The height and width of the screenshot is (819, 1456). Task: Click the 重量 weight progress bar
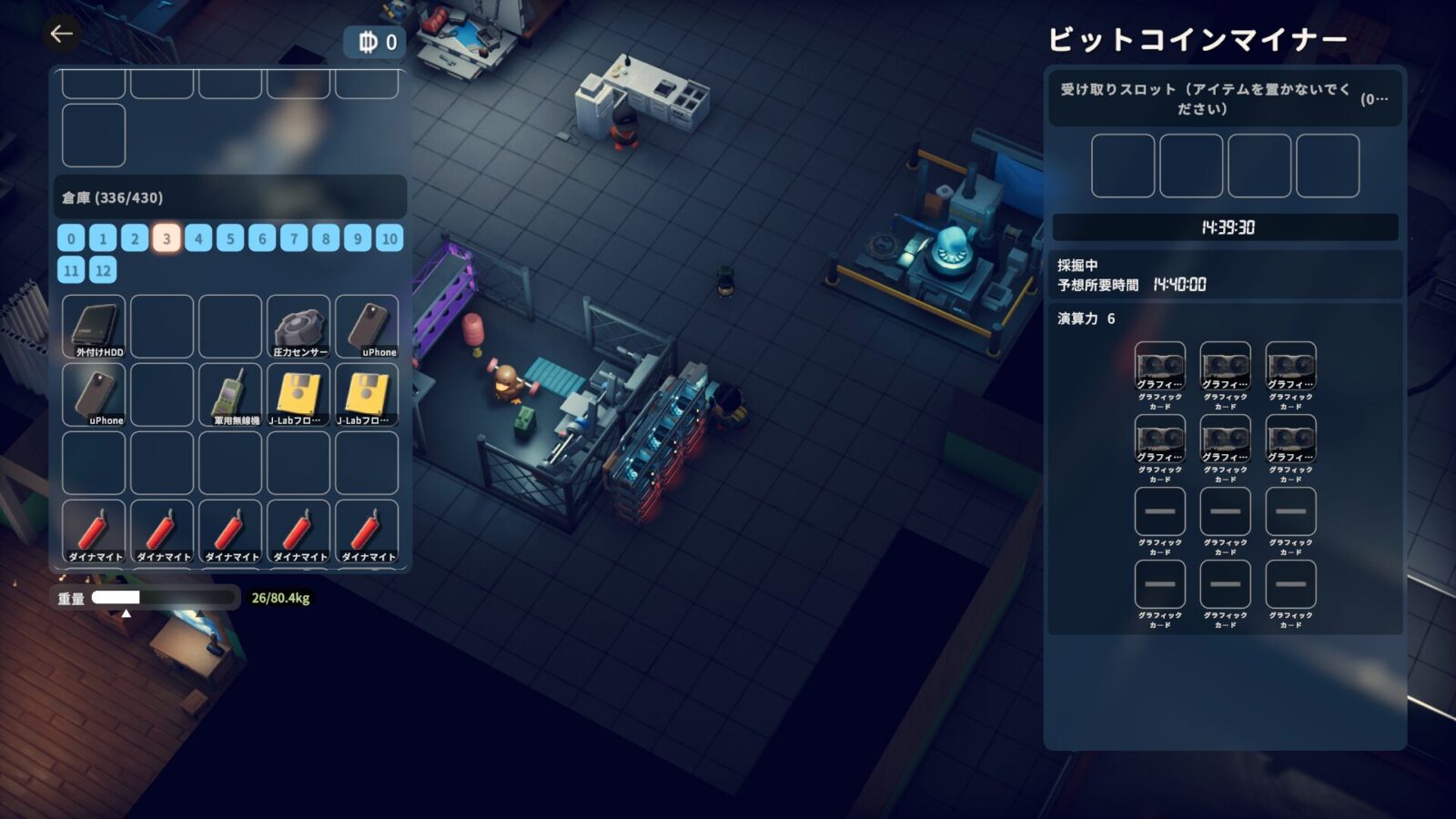(164, 598)
